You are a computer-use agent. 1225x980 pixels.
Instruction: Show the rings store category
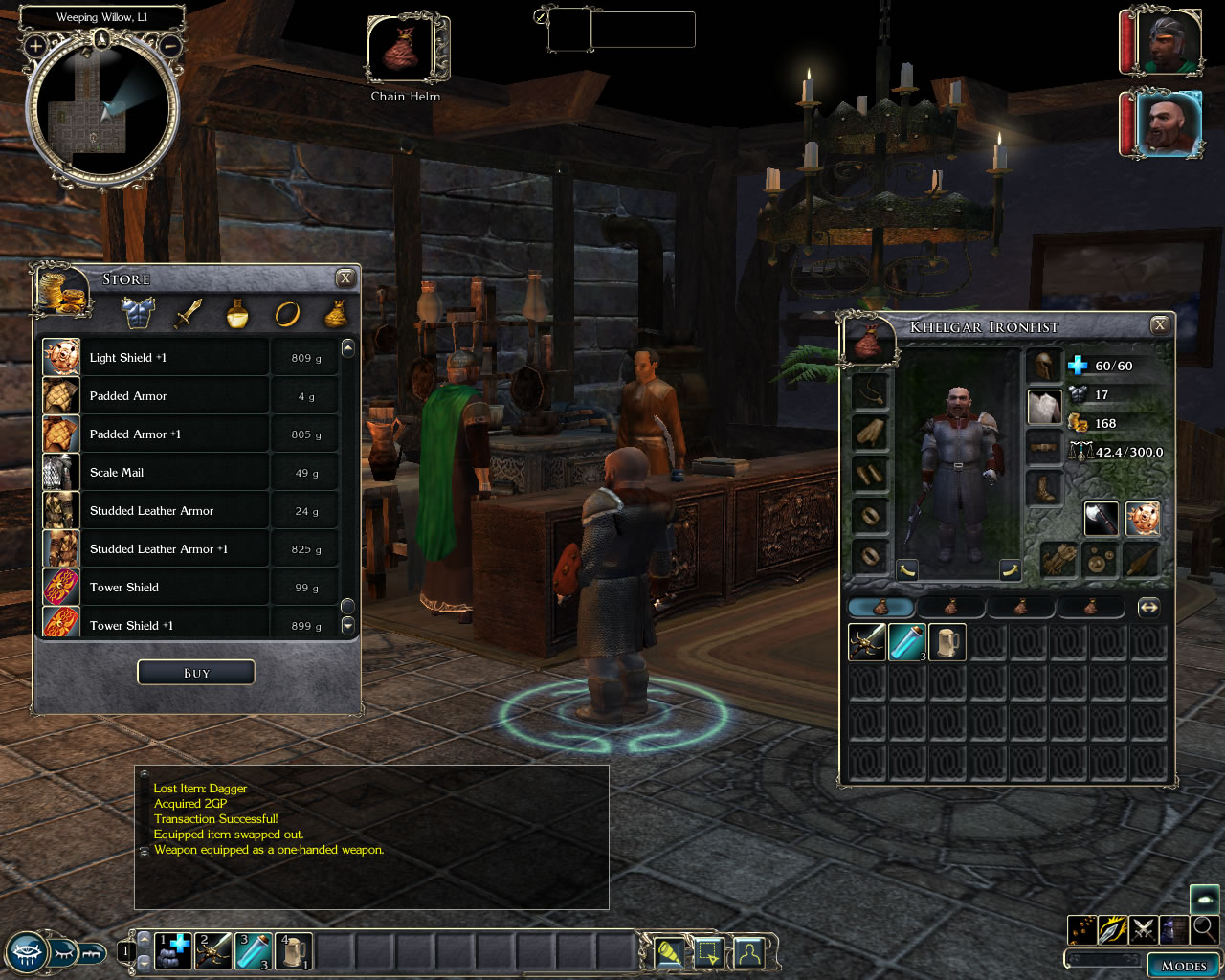coord(287,313)
